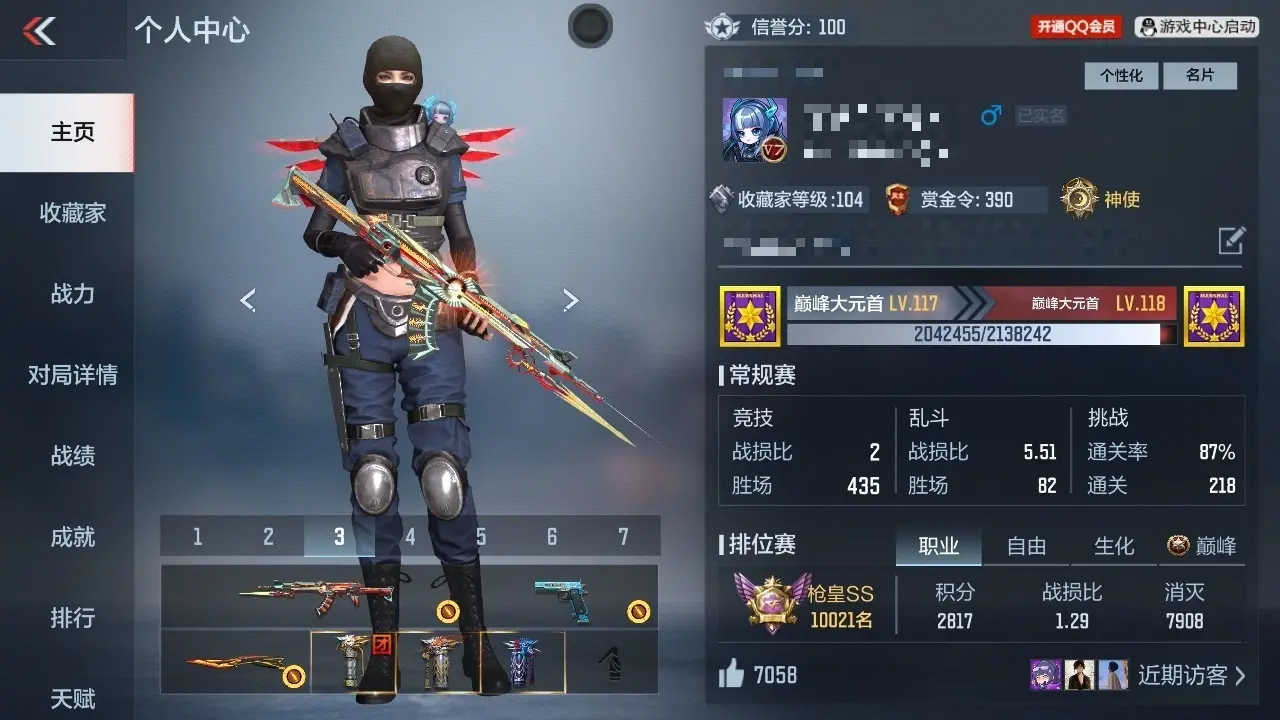The width and height of the screenshot is (1280, 720).
Task: Show the 战绩 page
Action: 72,456
